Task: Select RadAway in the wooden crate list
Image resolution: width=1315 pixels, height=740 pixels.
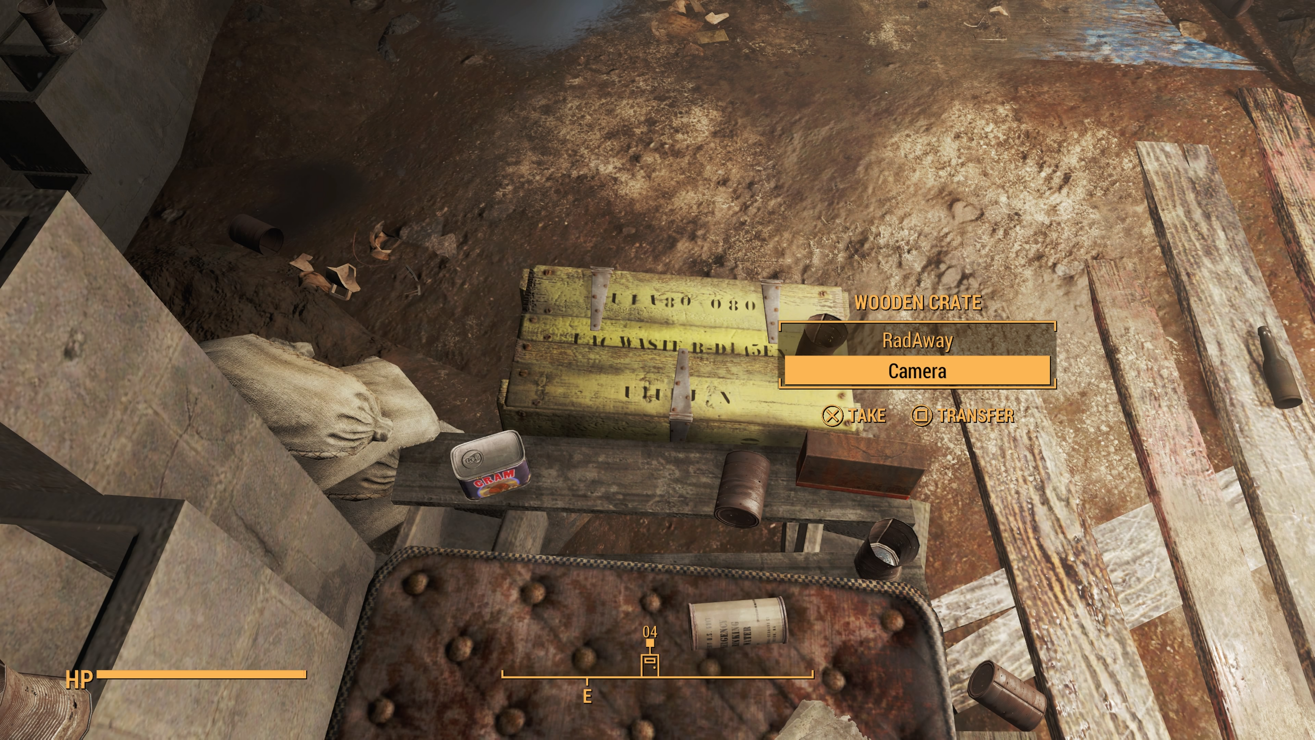Action: click(917, 341)
